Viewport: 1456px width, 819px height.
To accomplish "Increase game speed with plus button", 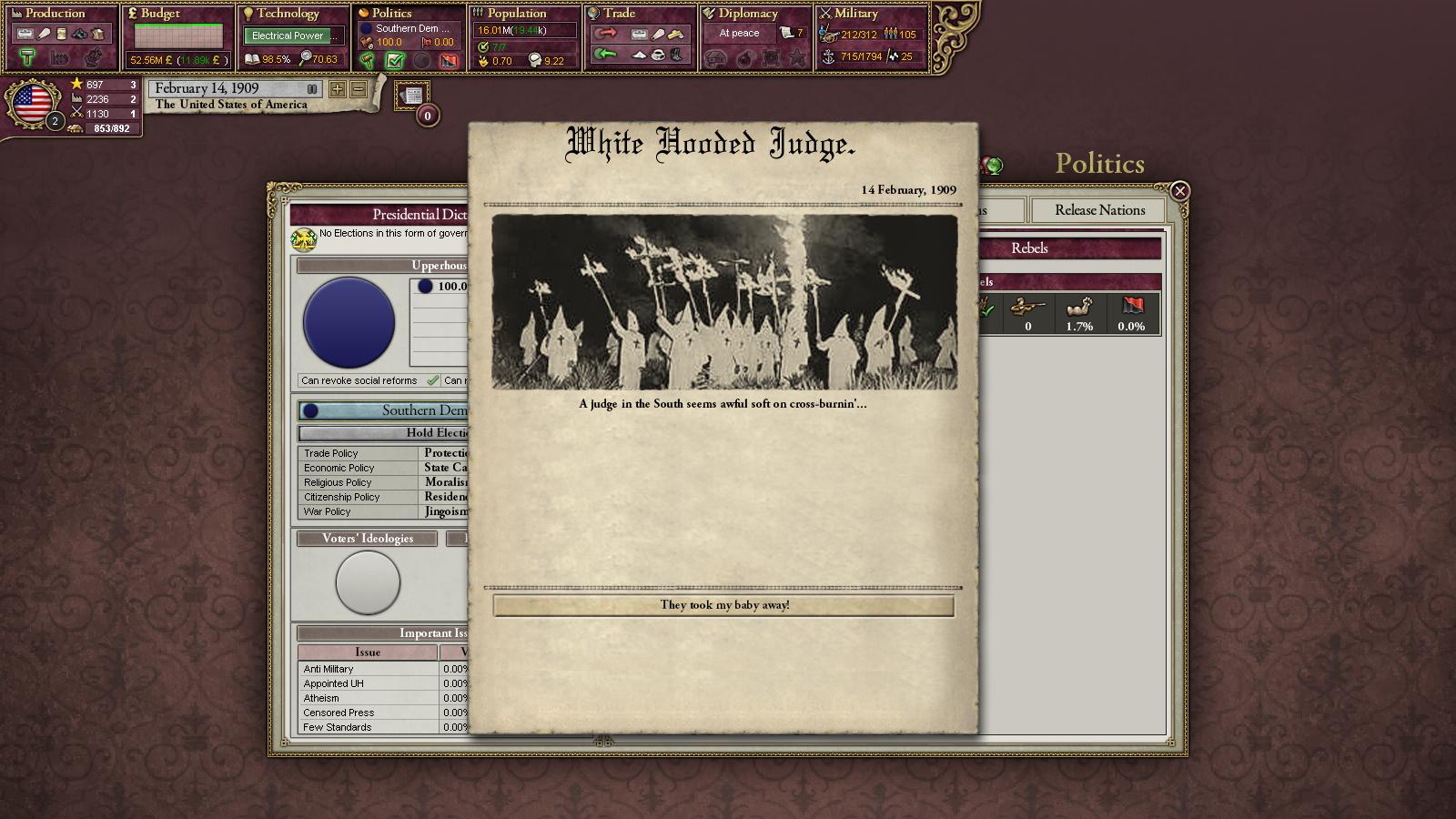I will click(338, 89).
